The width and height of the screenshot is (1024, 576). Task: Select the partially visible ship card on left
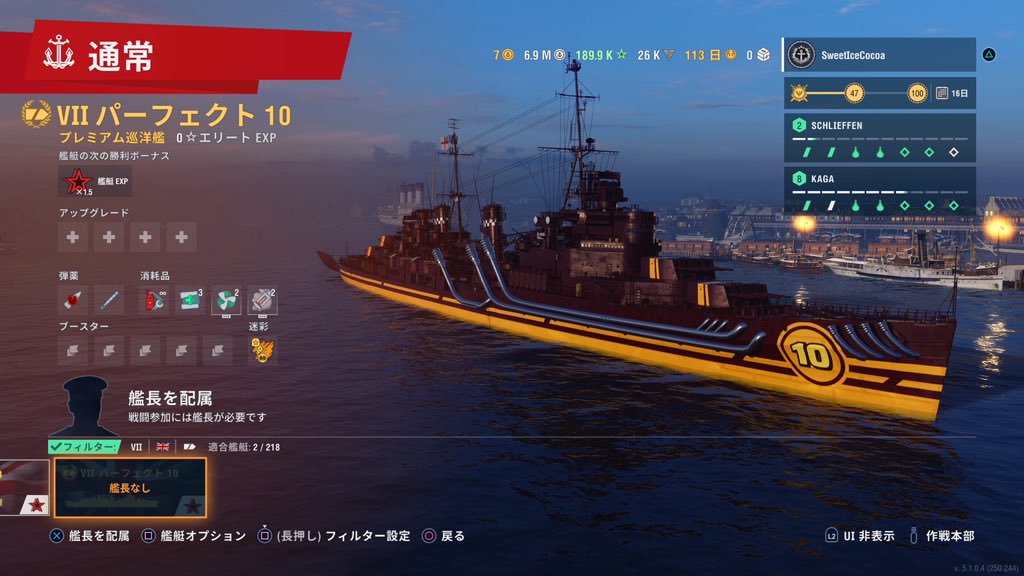24,487
